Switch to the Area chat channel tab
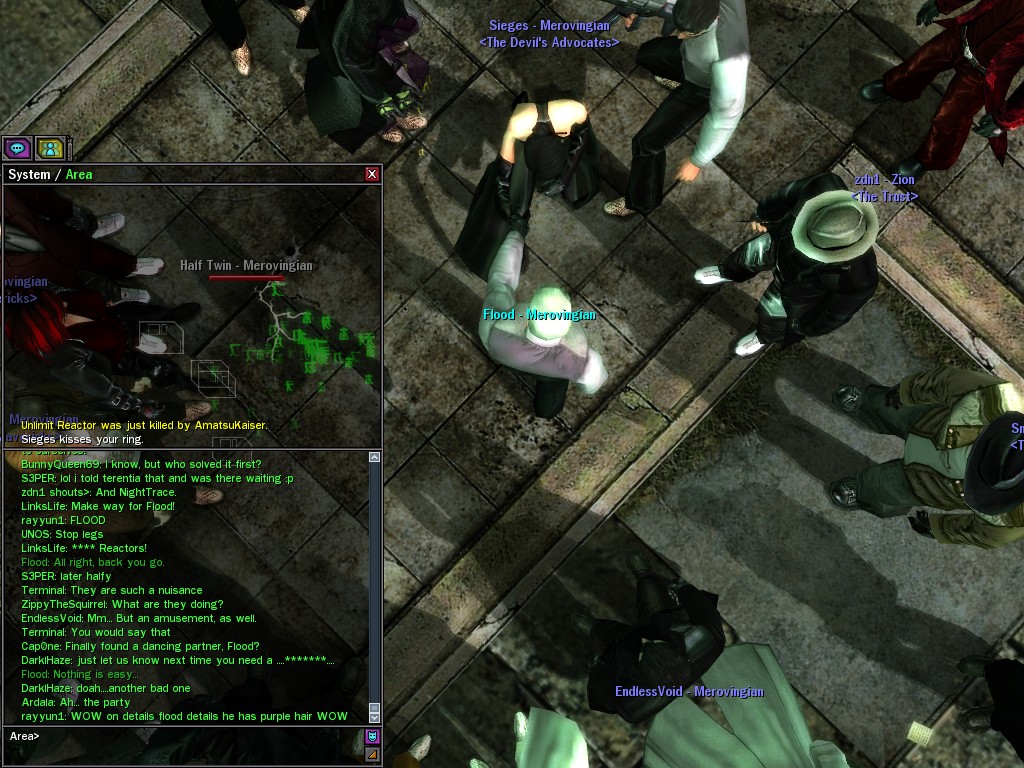1024x768 pixels. 79,175
